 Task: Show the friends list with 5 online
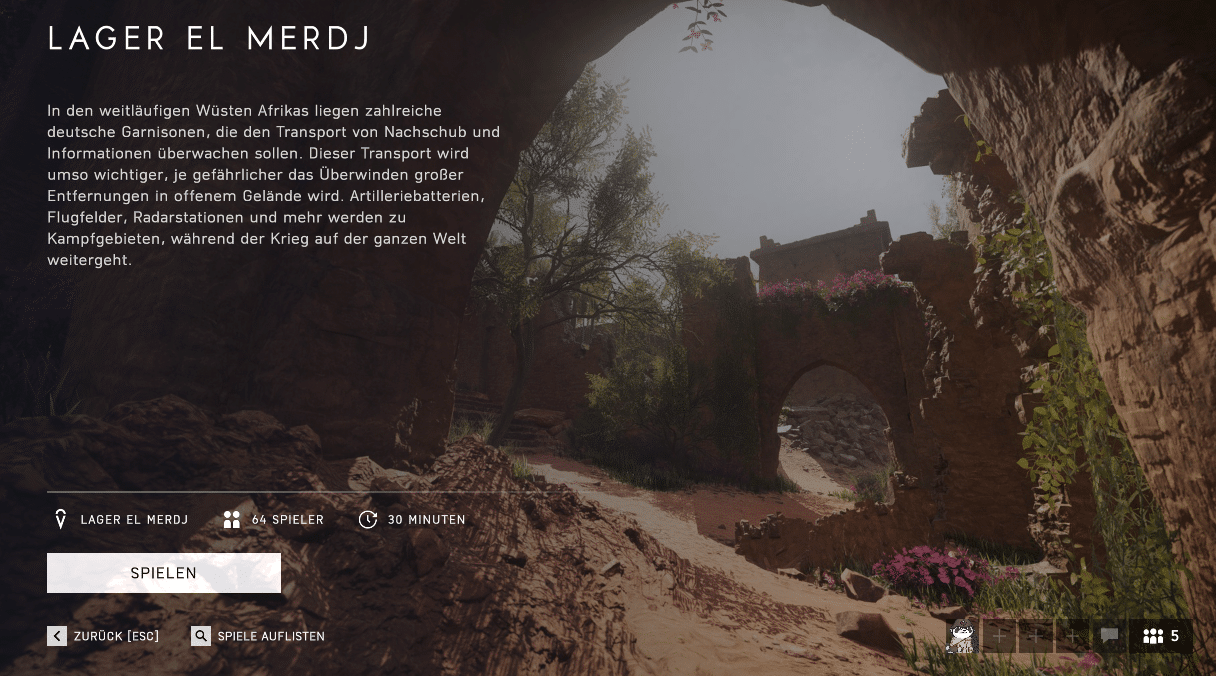coord(1161,636)
